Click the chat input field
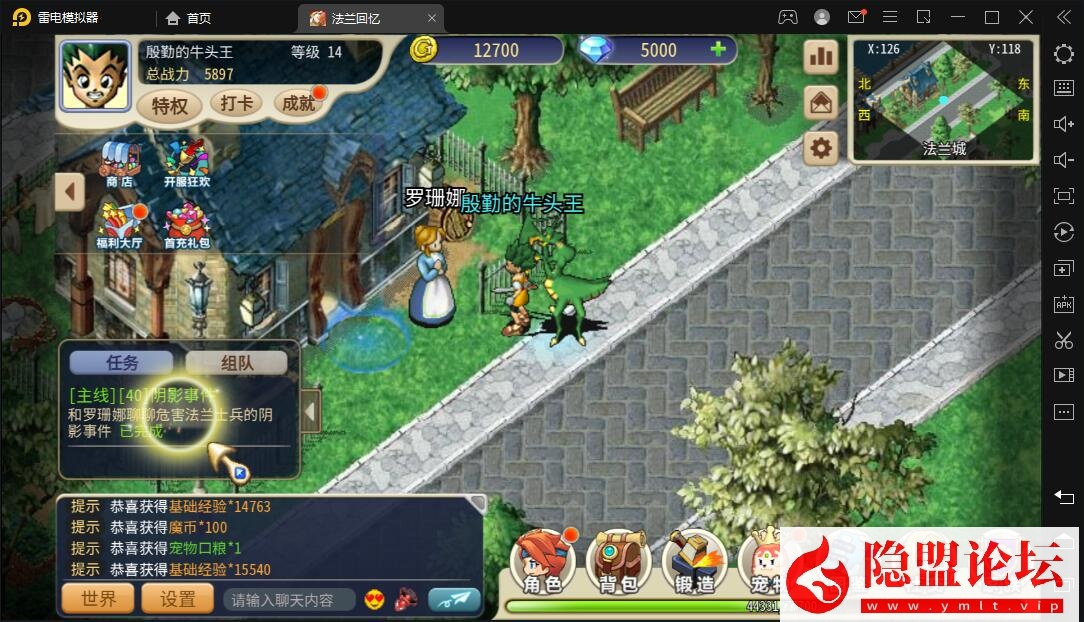Viewport: 1084px width, 622px height. (289, 600)
